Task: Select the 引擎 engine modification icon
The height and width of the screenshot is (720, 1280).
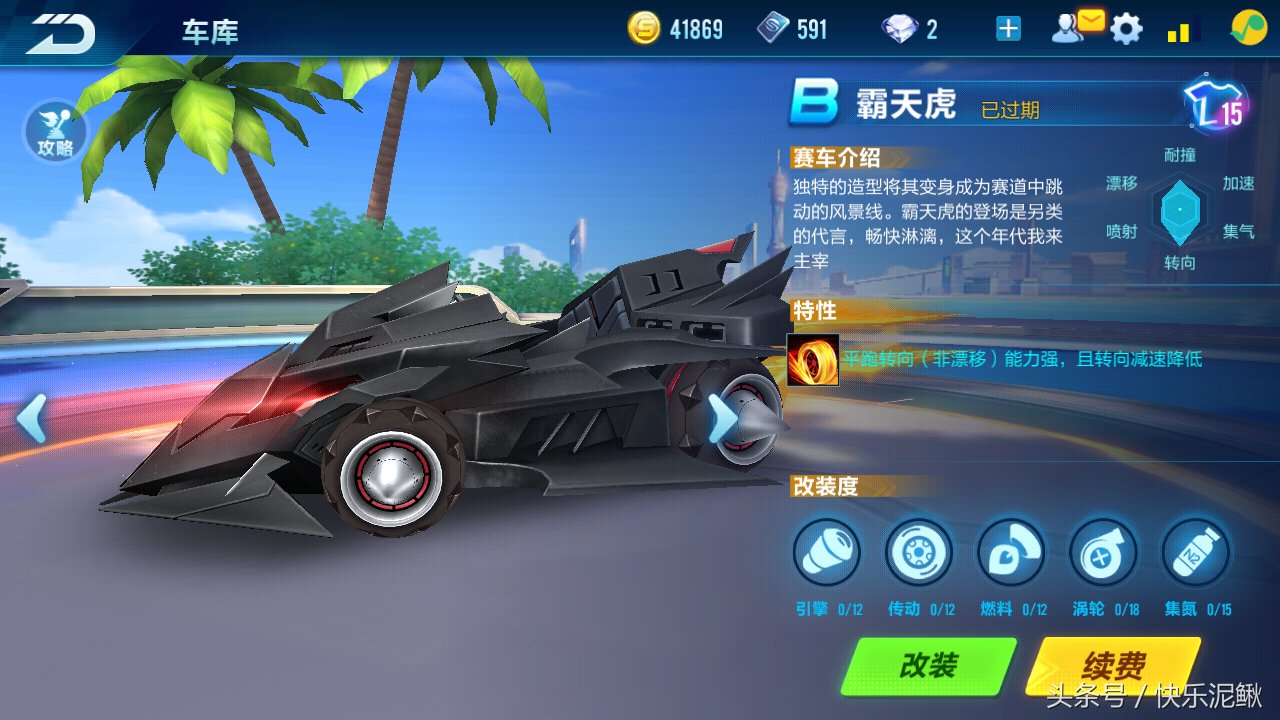Action: (827, 551)
